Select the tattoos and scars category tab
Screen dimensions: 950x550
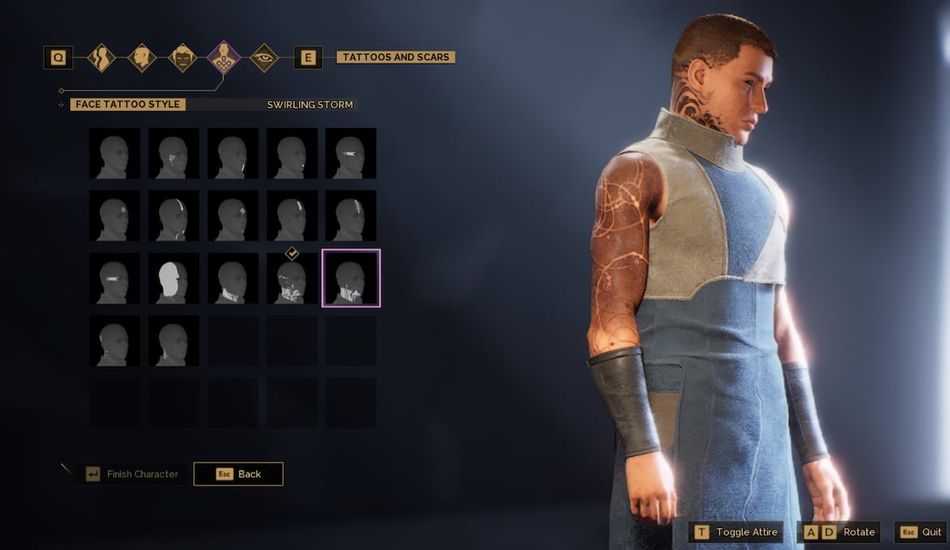223,58
